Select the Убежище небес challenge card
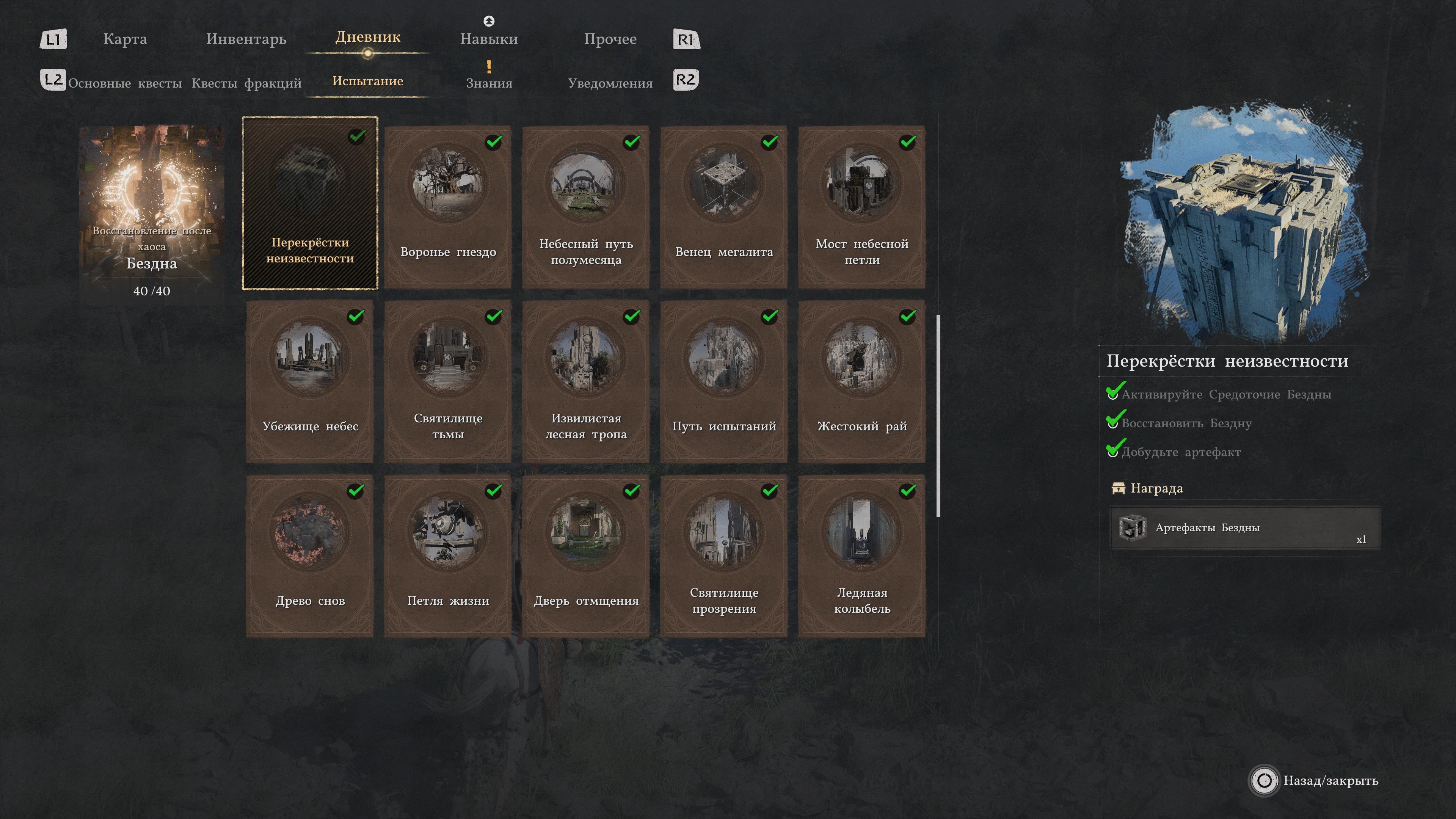 [310, 381]
